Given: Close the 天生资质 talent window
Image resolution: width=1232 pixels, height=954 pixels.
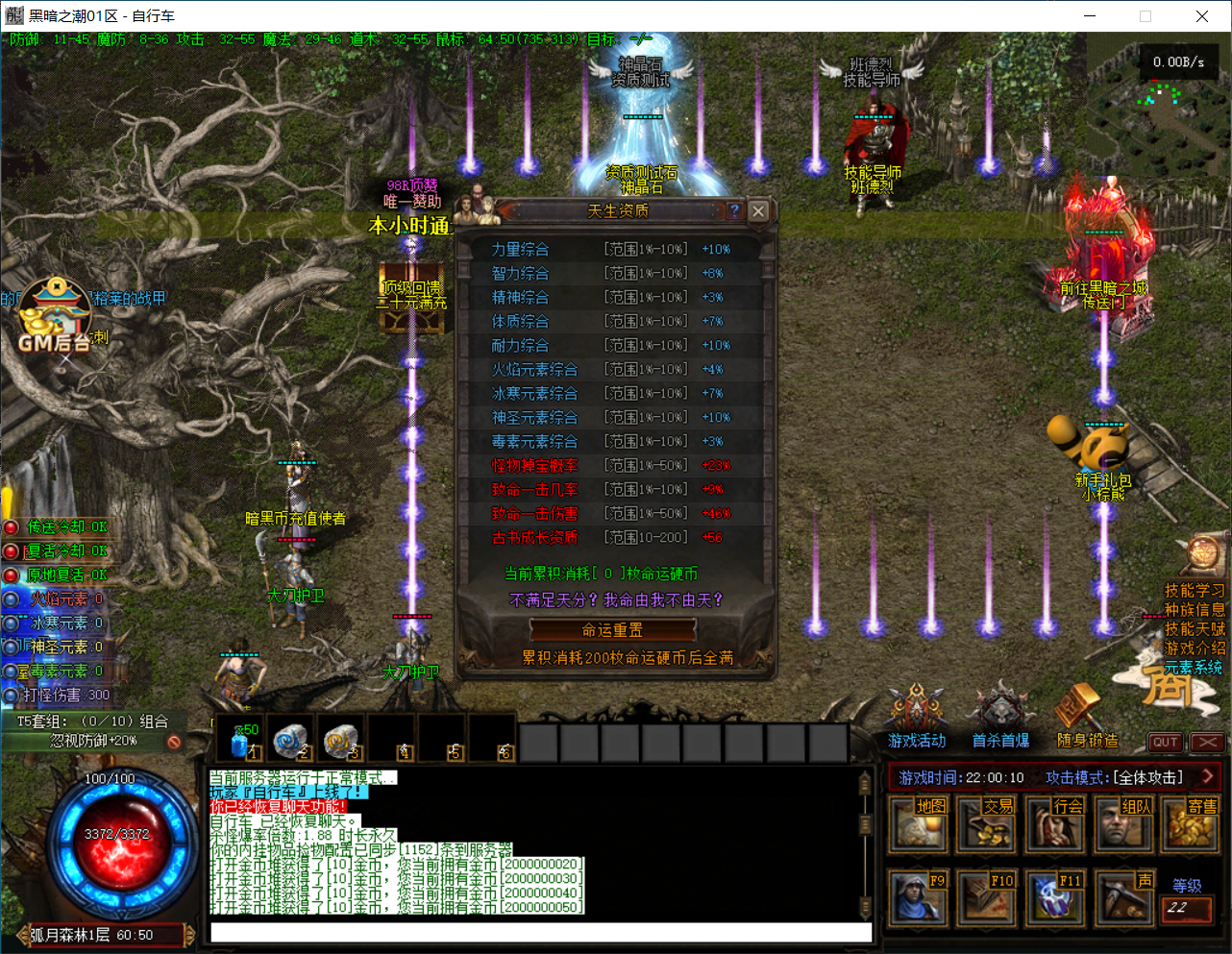Looking at the screenshot, I should (758, 210).
